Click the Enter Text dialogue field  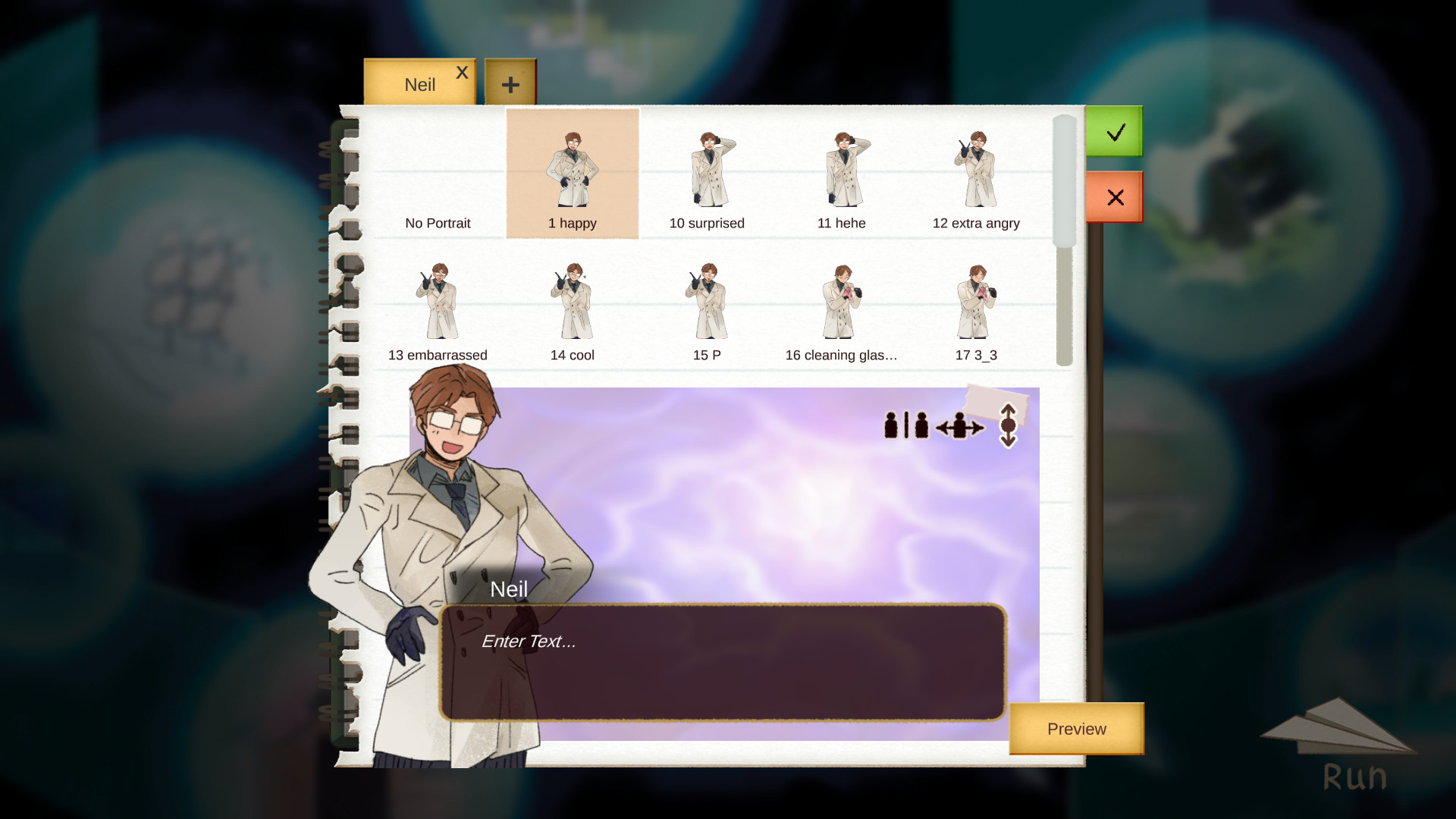tap(720, 660)
